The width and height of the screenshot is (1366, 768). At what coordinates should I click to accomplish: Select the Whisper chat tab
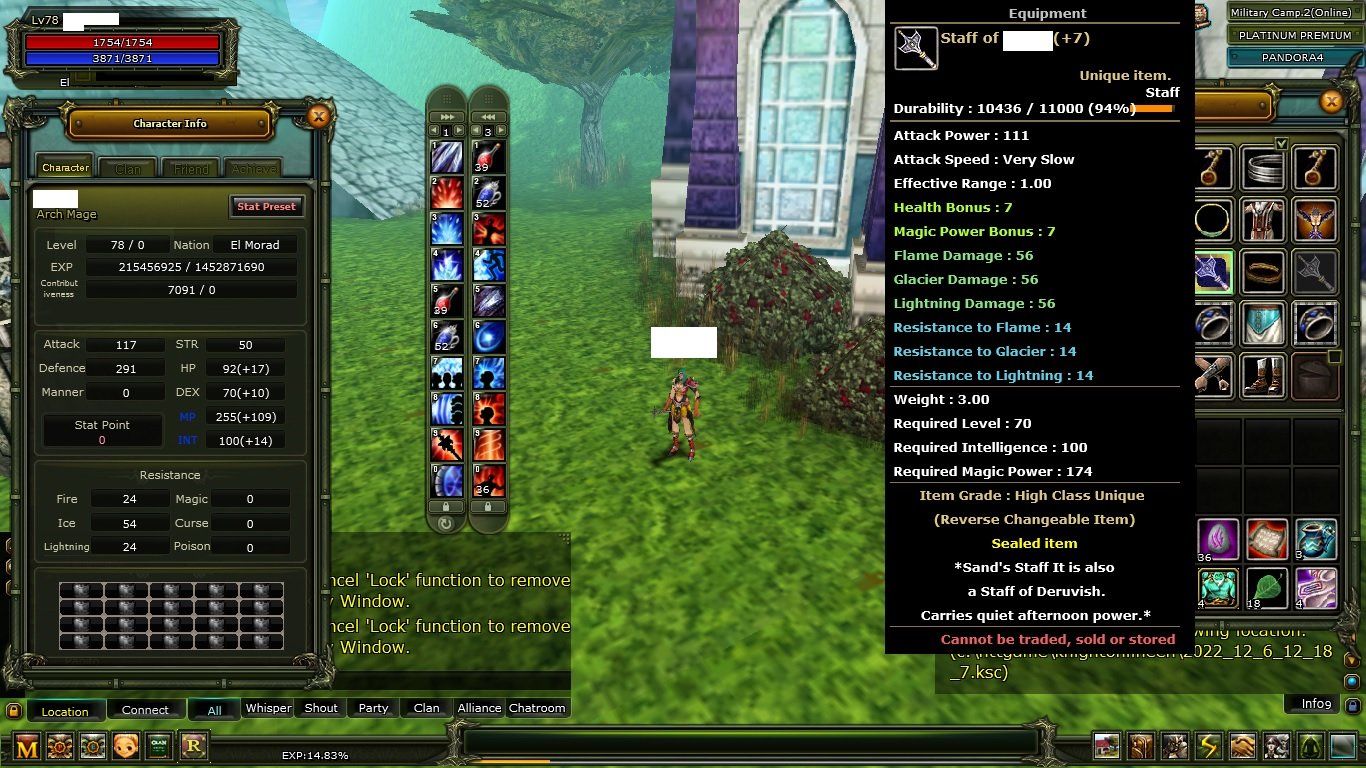tap(268, 708)
